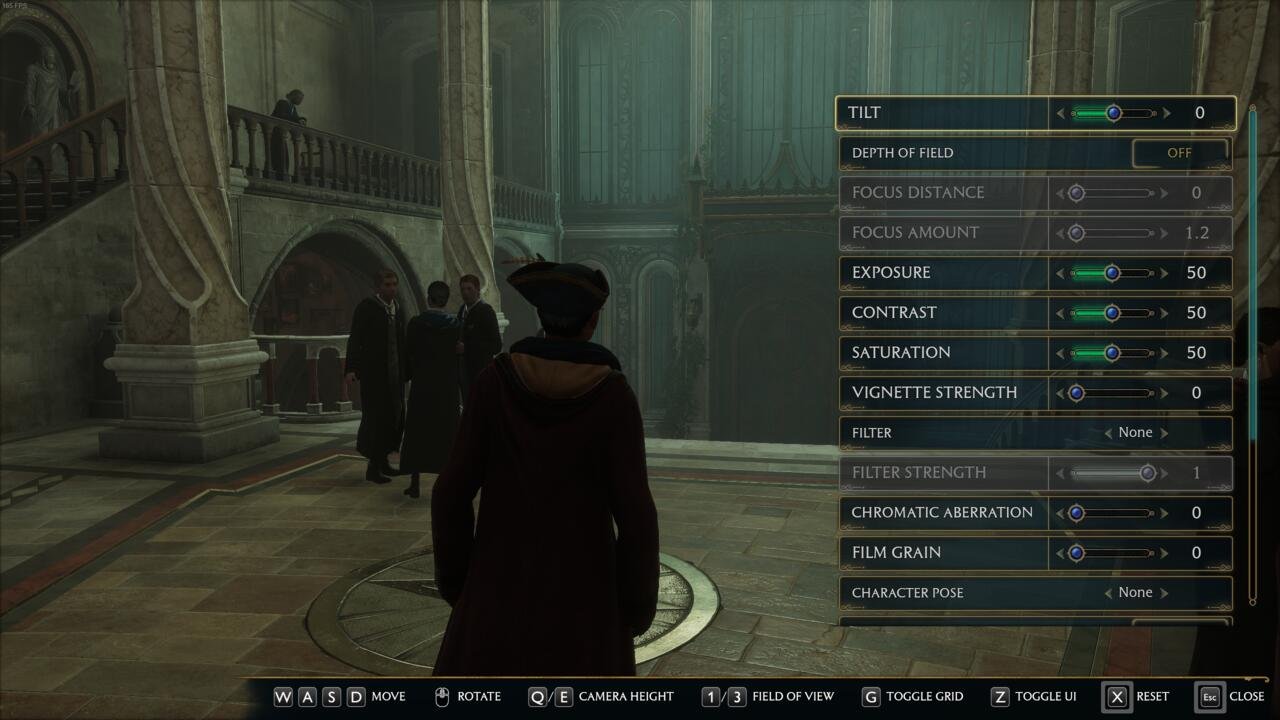This screenshot has height=720, width=1280.
Task: Click the Tilt slider's right arrow
Action: pyautogui.click(x=1167, y=113)
